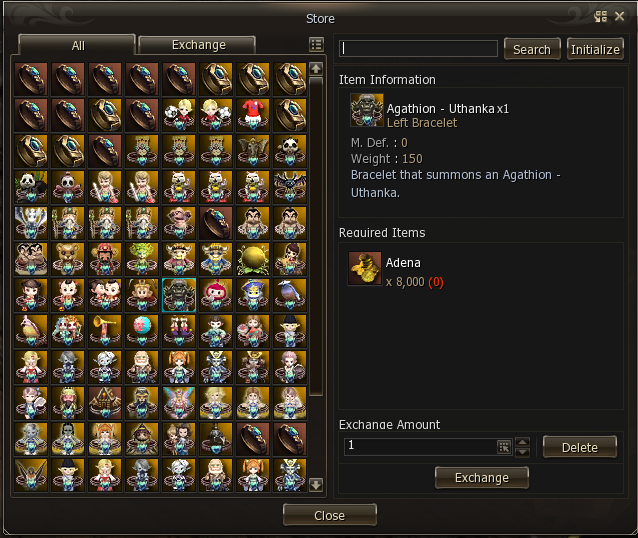Click the Exchange Amount input field

pyautogui.click(x=420, y=446)
